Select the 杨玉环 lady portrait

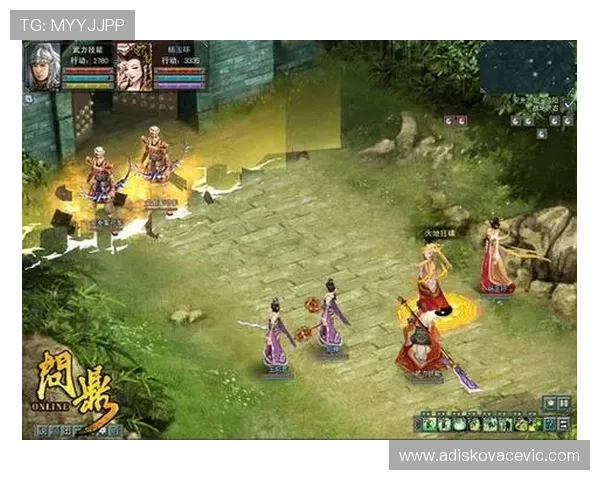point(131,67)
